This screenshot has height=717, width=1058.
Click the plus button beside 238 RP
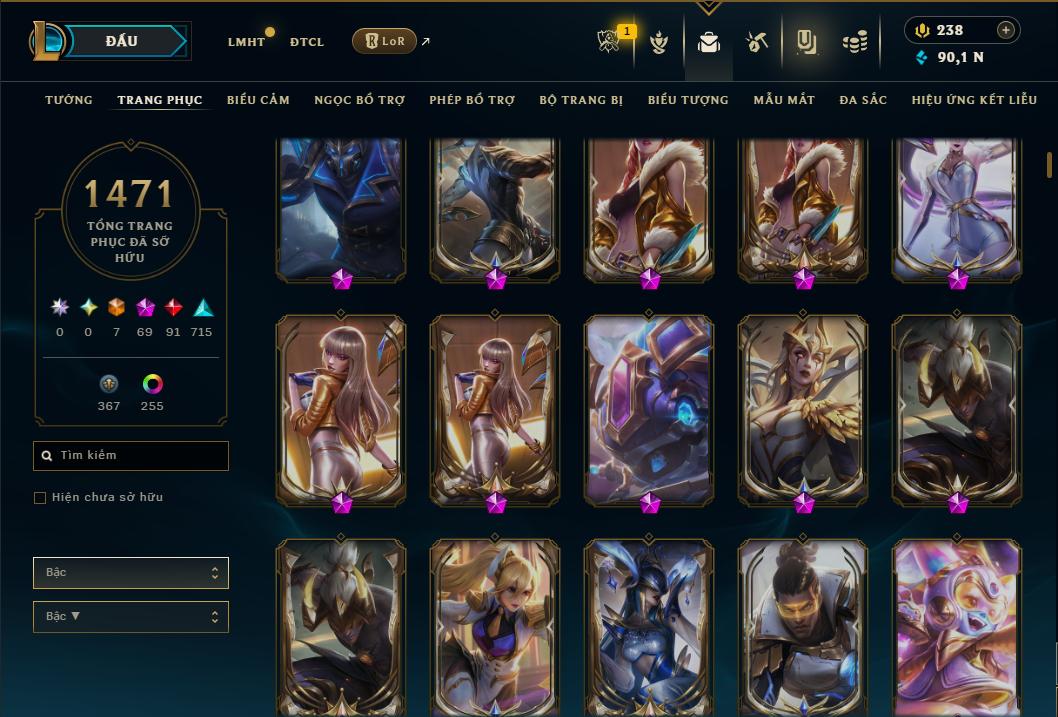1006,31
